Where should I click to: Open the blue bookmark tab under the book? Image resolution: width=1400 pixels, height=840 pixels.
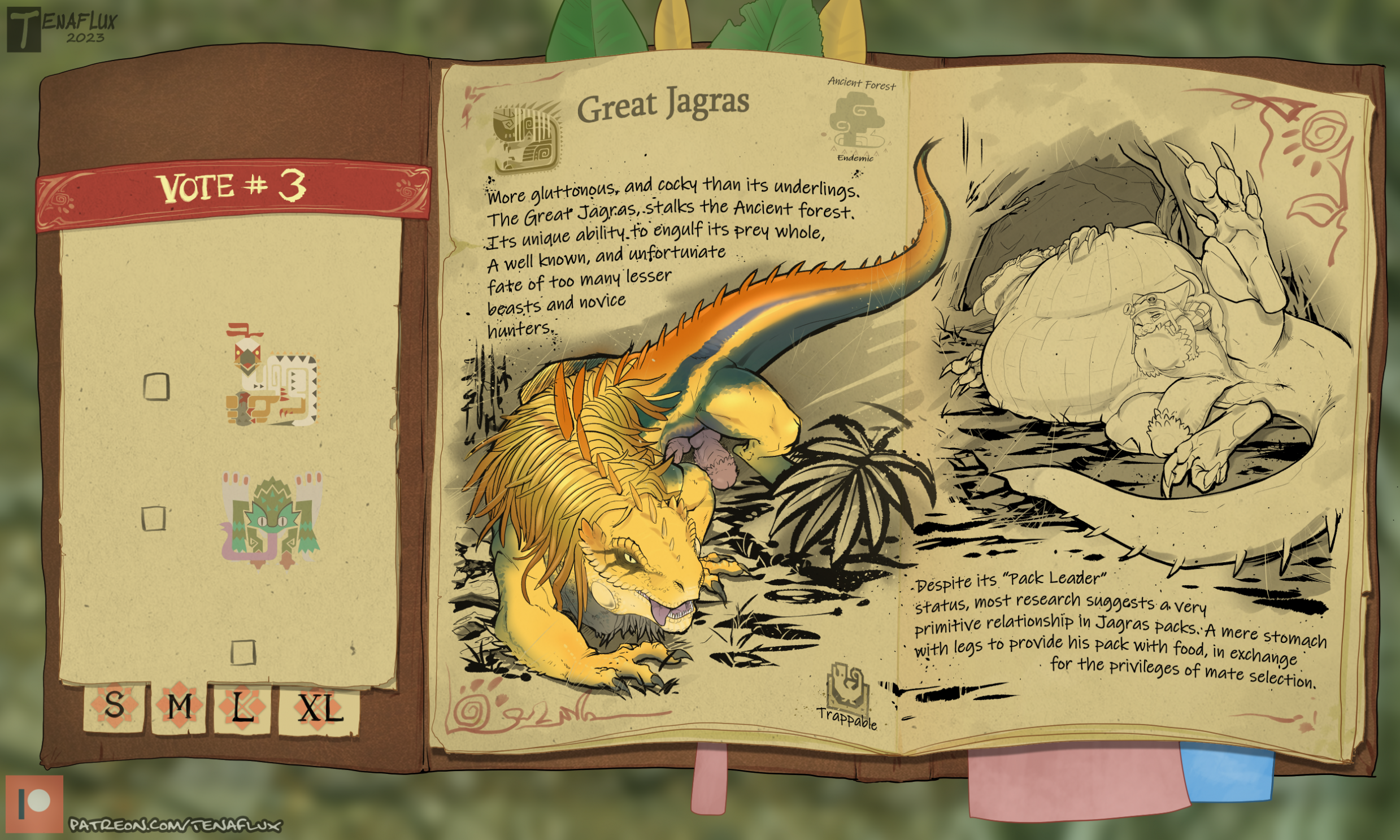(1226, 773)
